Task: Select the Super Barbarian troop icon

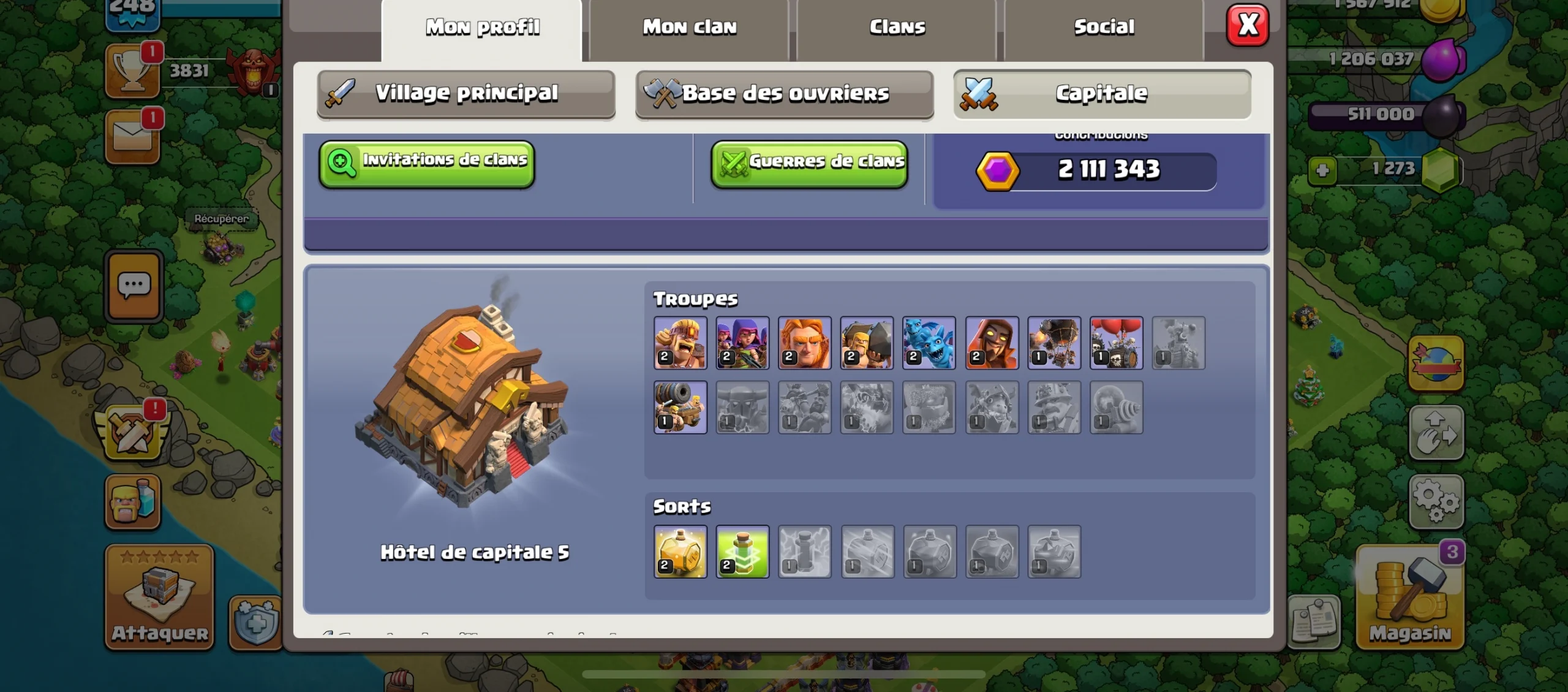Action: pyautogui.click(x=680, y=343)
